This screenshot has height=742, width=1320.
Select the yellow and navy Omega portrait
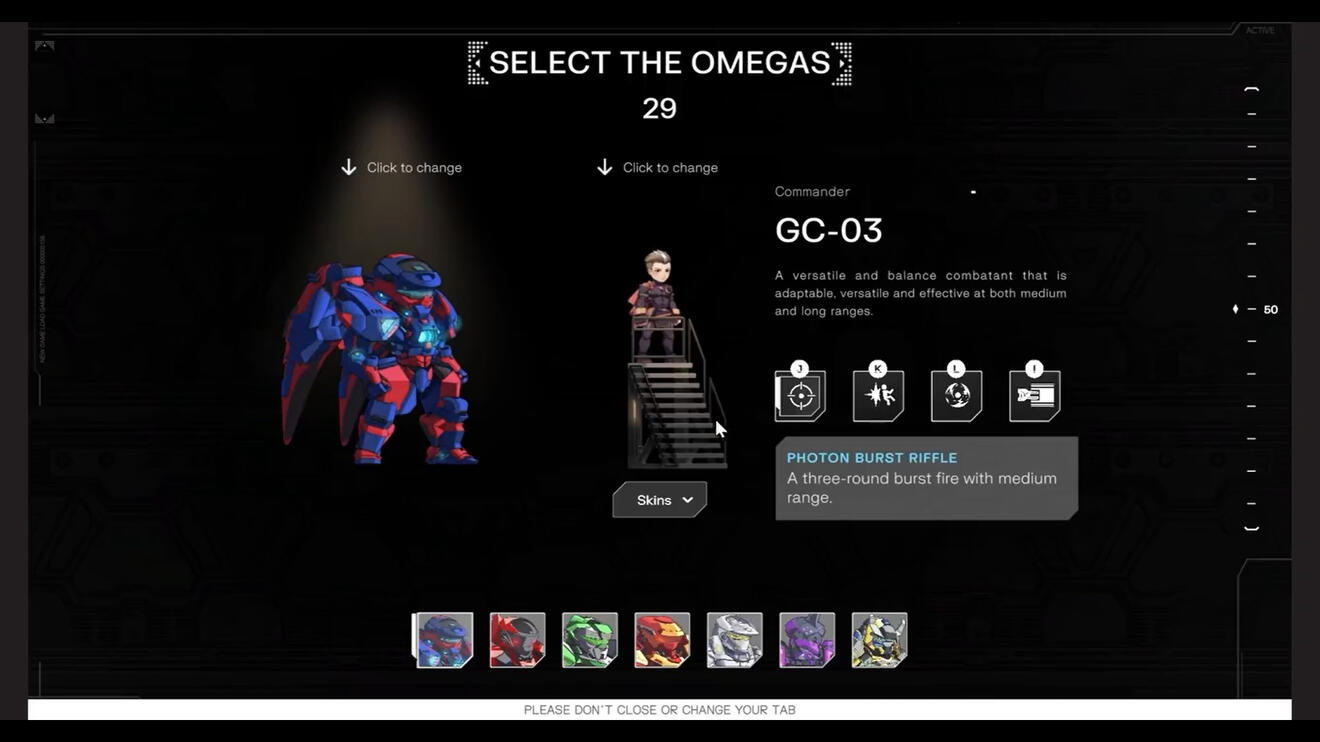tap(879, 640)
